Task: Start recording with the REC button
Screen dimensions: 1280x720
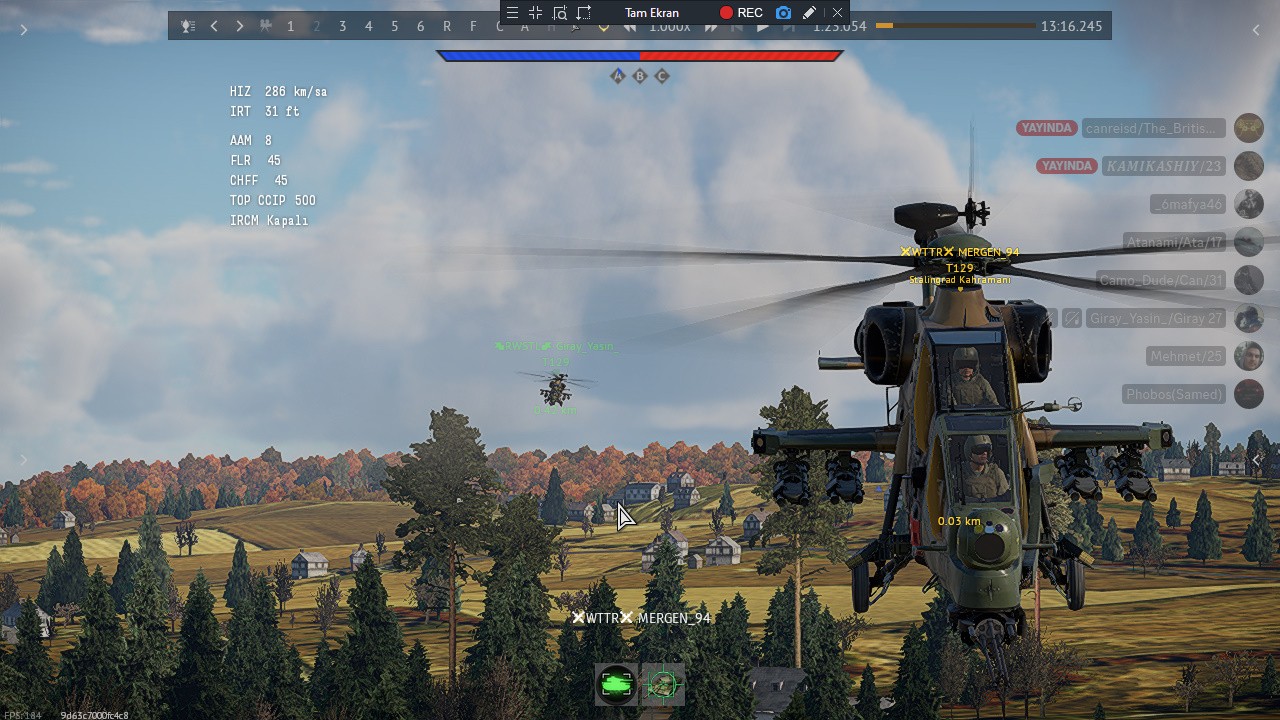Action: (x=740, y=13)
